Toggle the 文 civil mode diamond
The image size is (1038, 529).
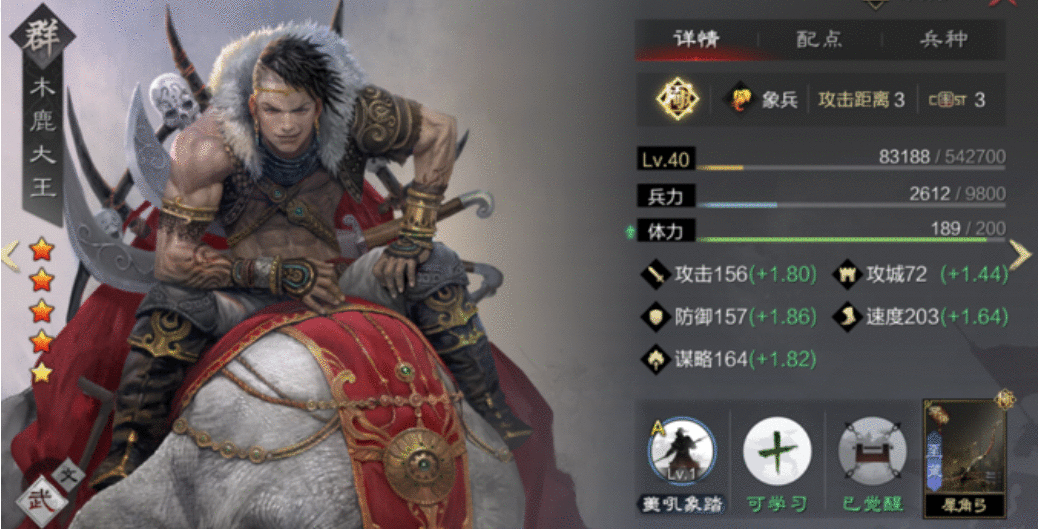(x=69, y=474)
